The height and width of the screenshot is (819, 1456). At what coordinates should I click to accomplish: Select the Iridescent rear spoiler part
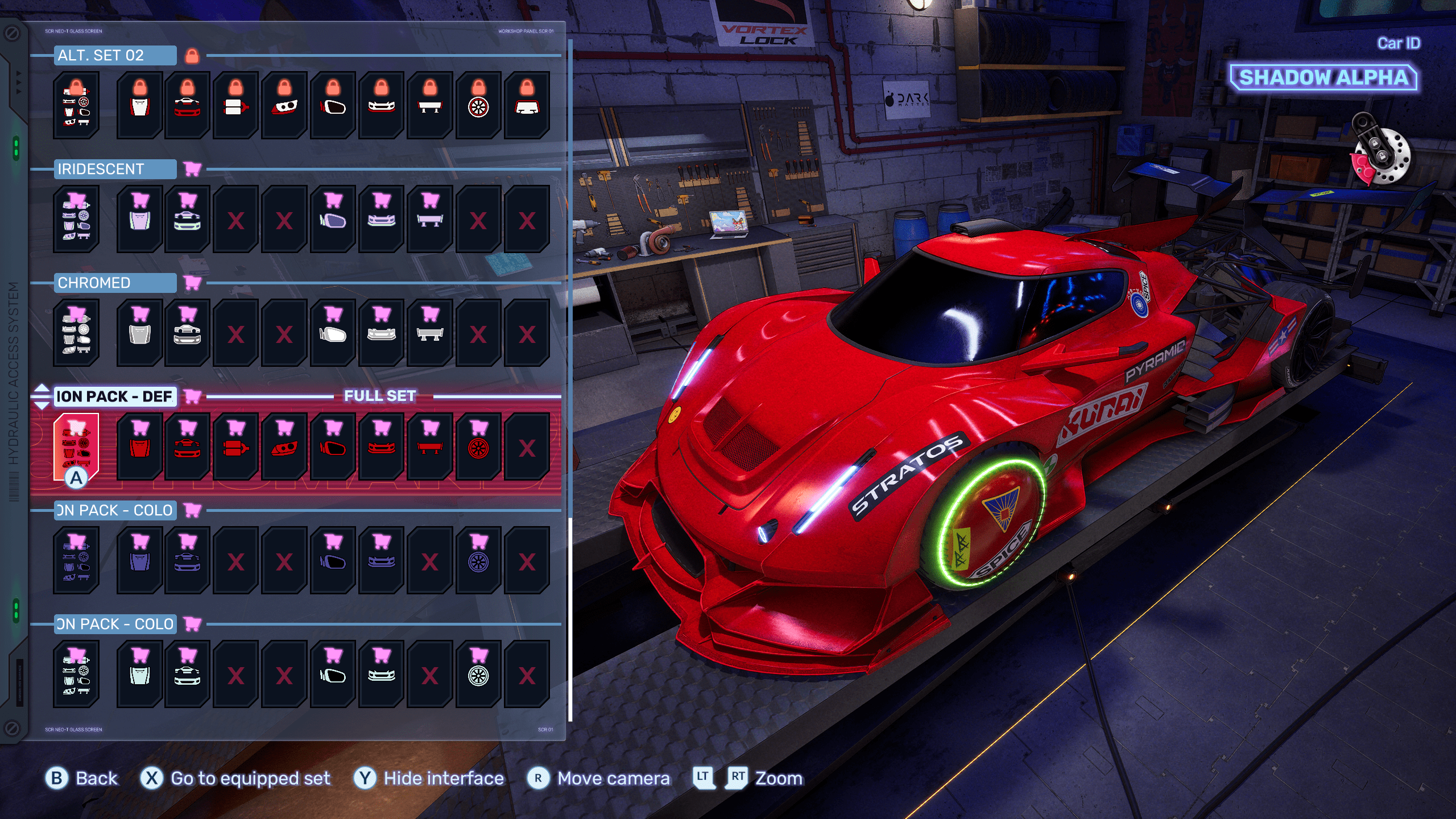(430, 218)
